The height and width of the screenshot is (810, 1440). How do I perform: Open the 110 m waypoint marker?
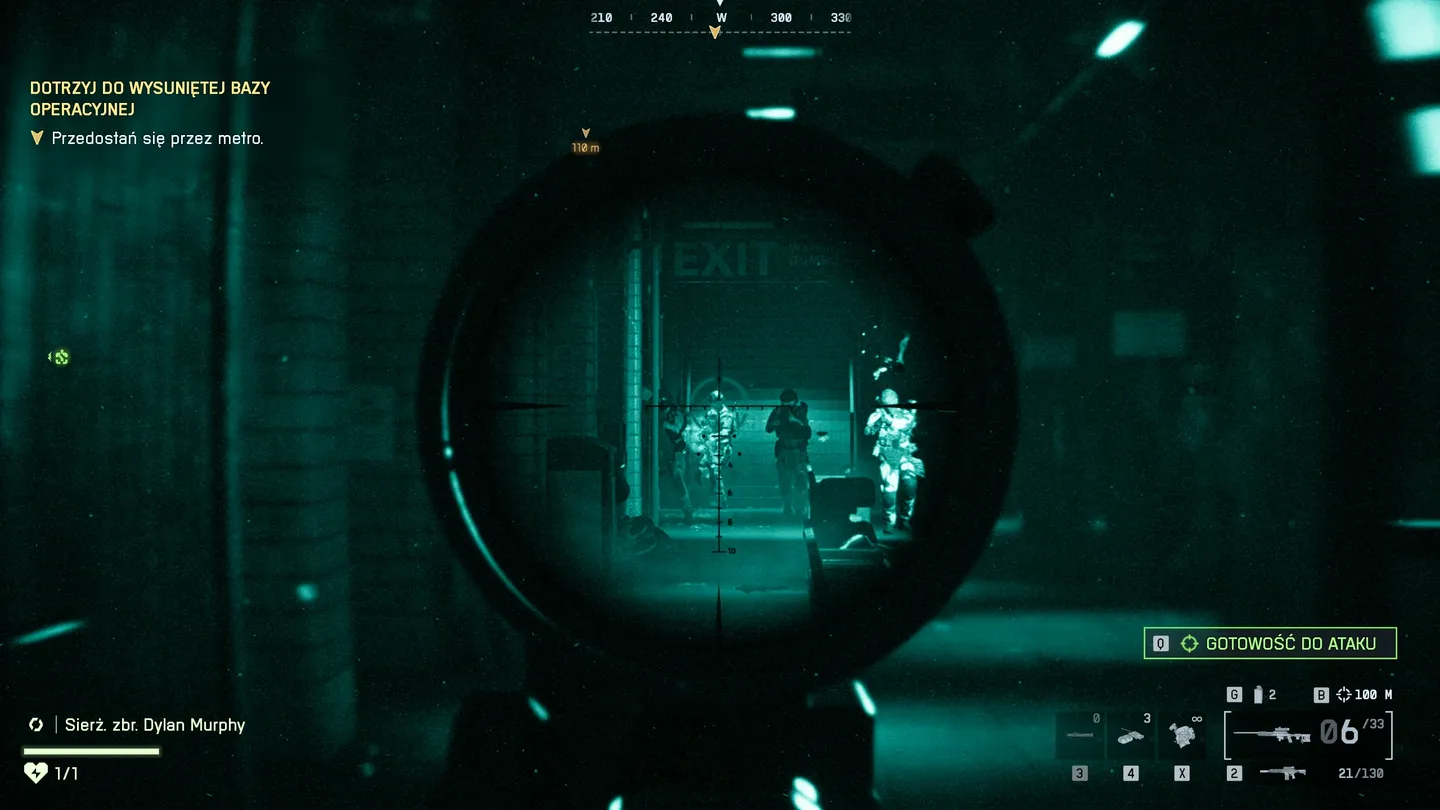pos(585,137)
